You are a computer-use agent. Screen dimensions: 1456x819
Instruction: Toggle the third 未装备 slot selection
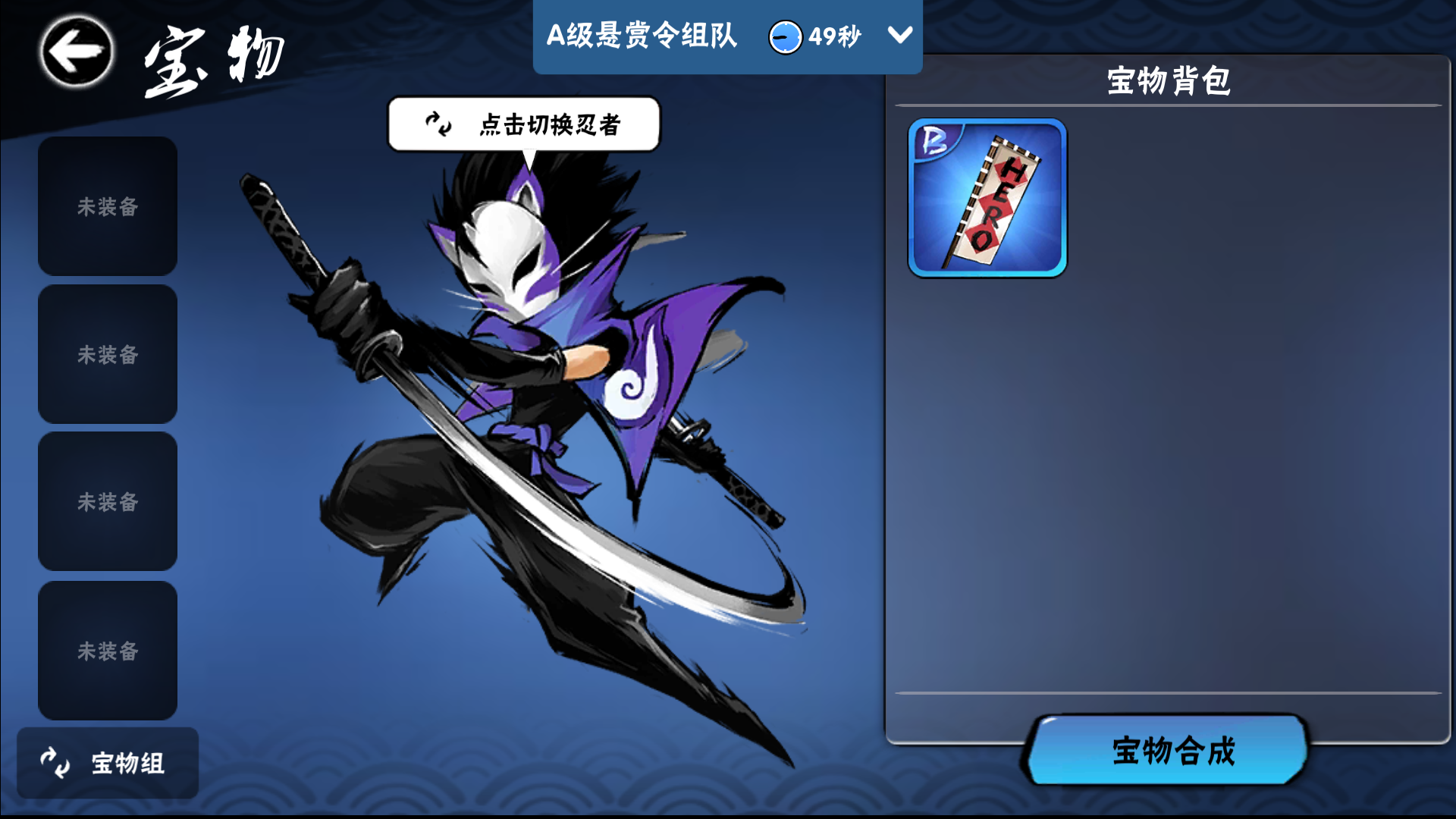(x=107, y=501)
